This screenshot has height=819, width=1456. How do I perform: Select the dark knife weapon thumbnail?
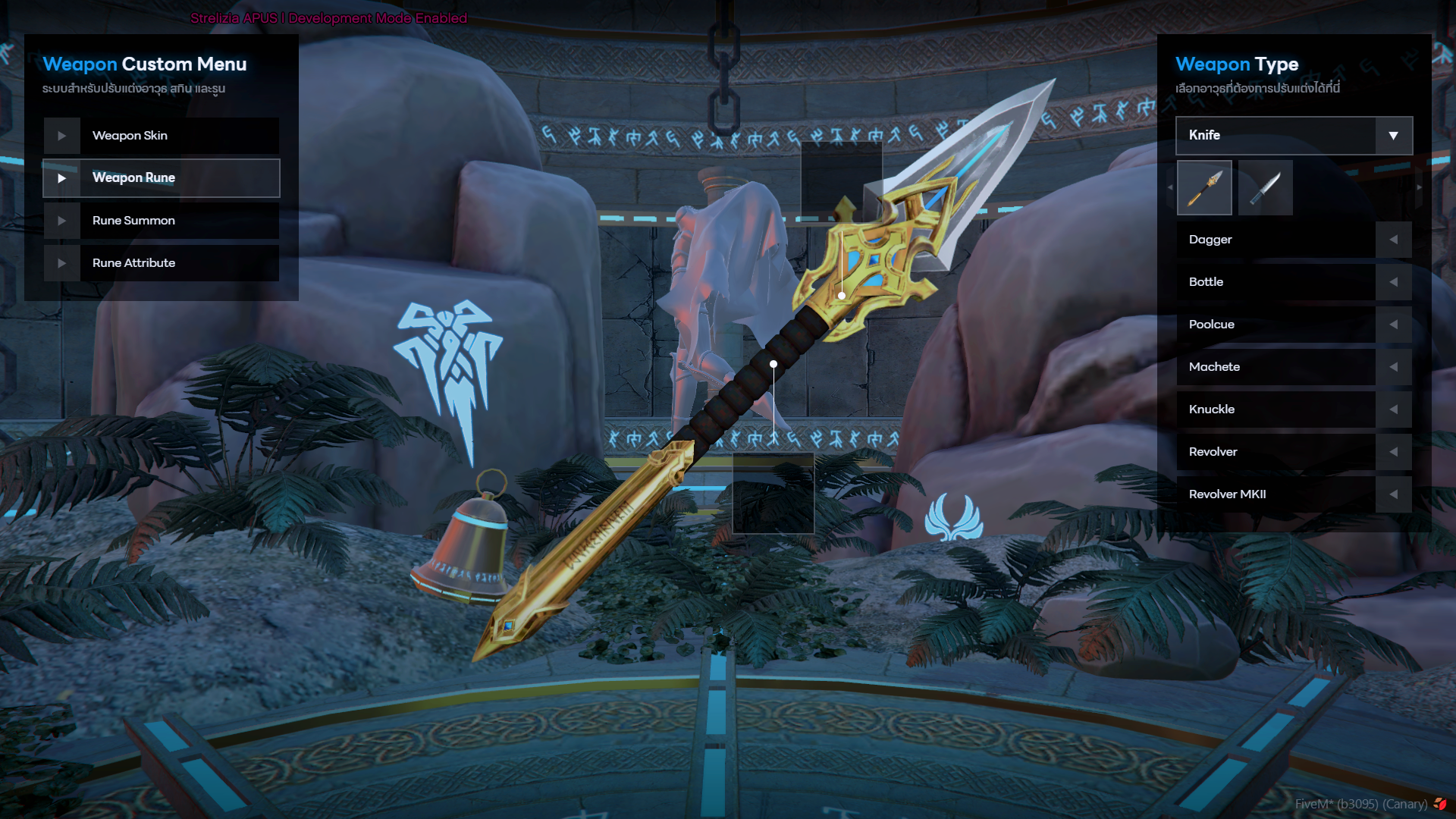pos(1265,187)
